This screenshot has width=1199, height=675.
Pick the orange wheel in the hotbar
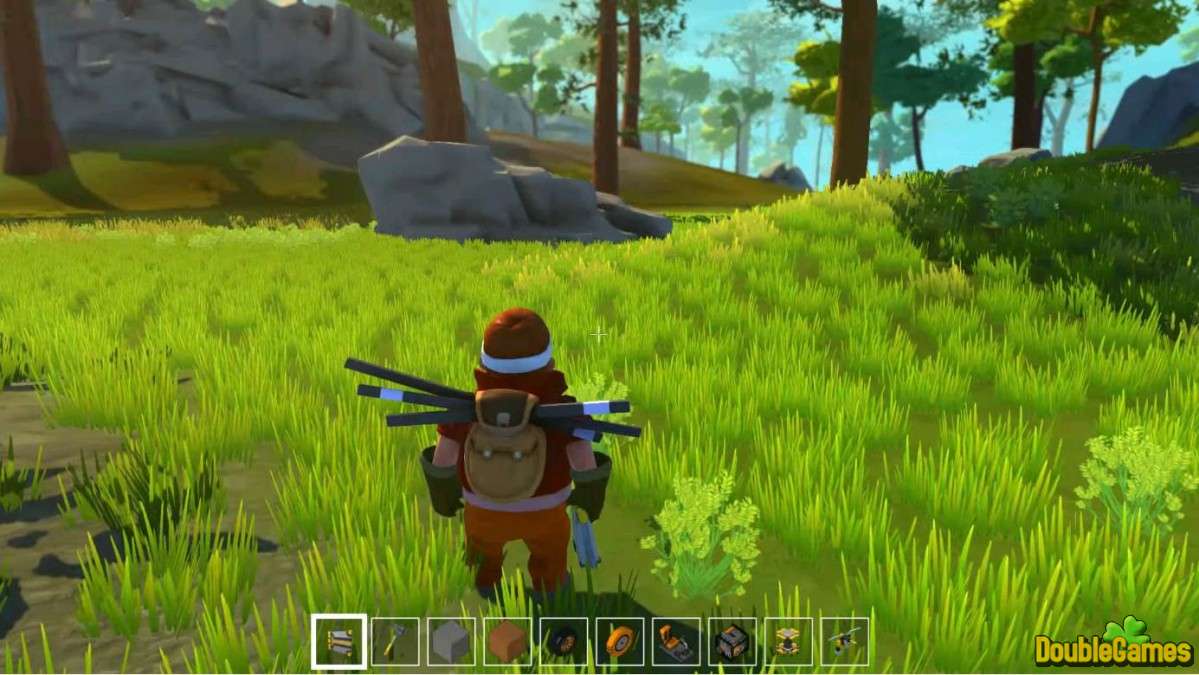(x=619, y=641)
